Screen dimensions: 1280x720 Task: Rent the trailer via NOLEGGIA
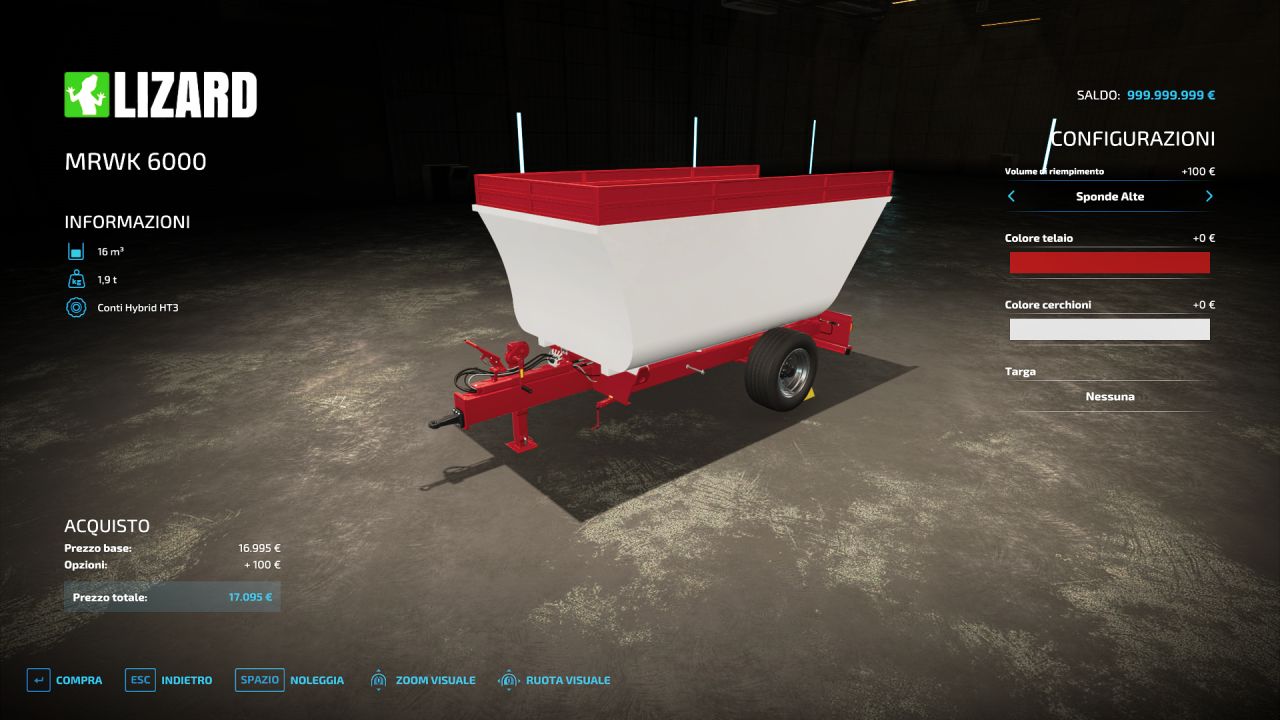pos(318,679)
